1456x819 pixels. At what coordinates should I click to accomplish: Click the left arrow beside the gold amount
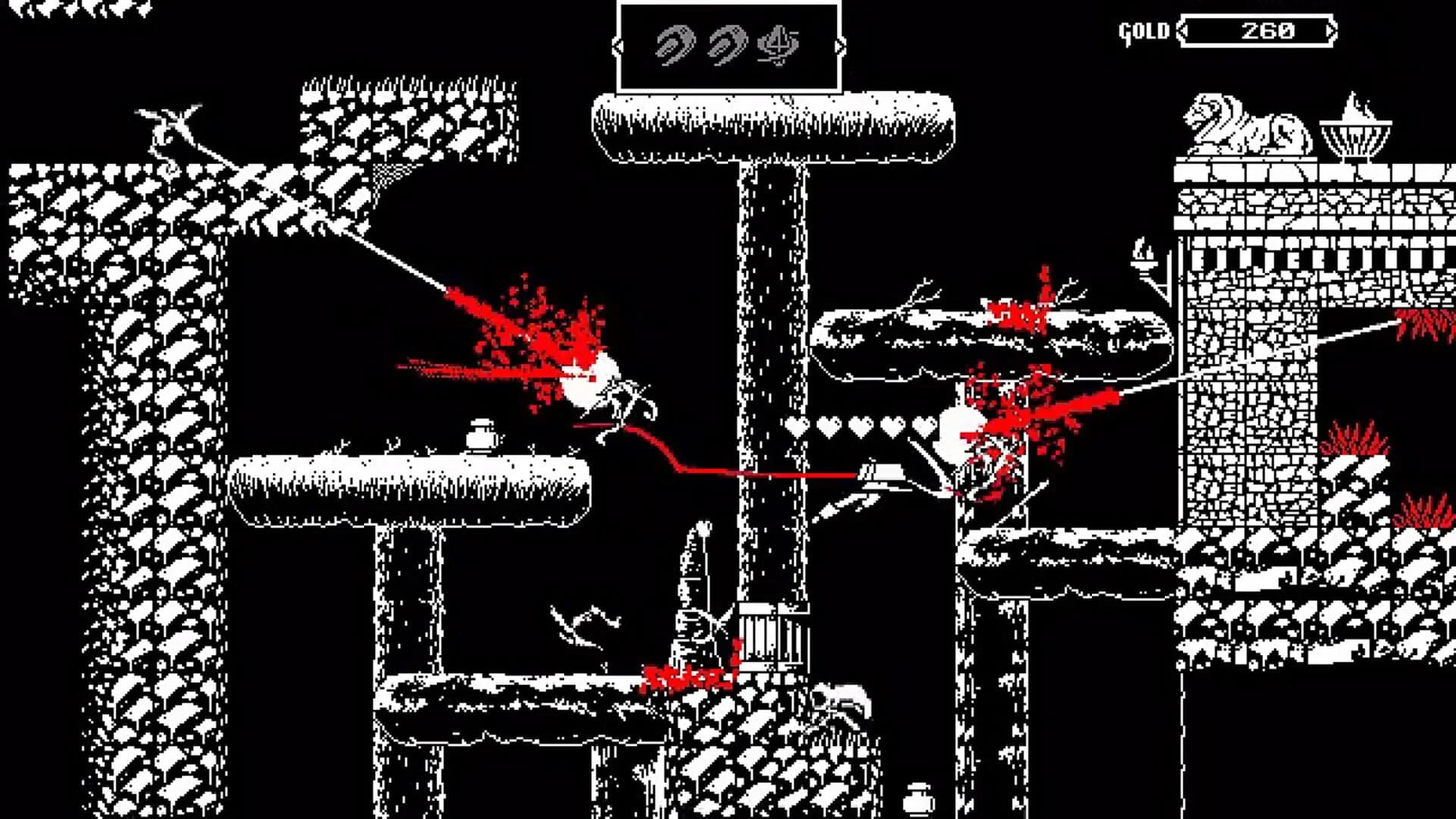pos(1183,30)
